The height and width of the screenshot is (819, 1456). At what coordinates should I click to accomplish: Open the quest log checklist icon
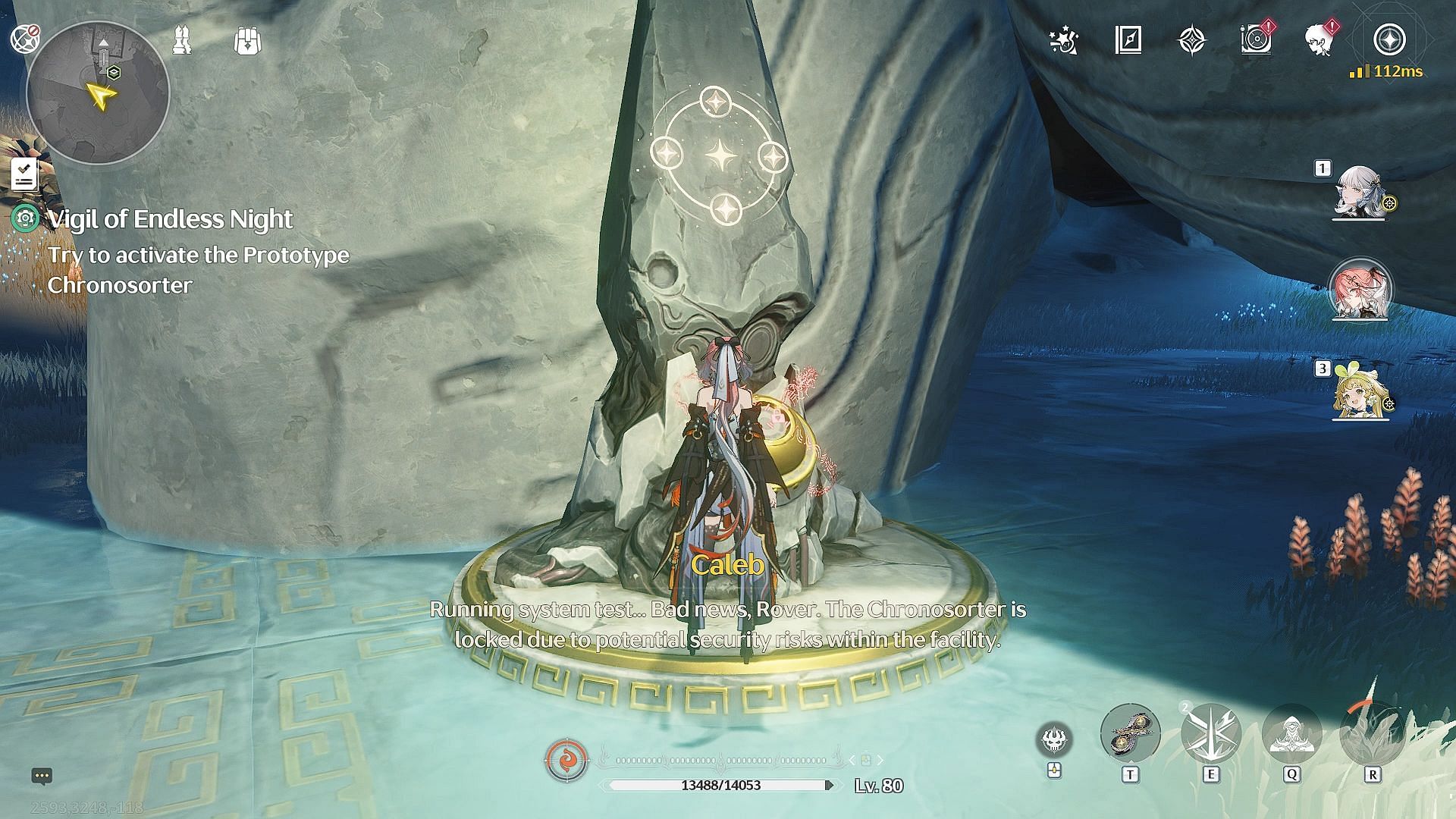[24, 174]
